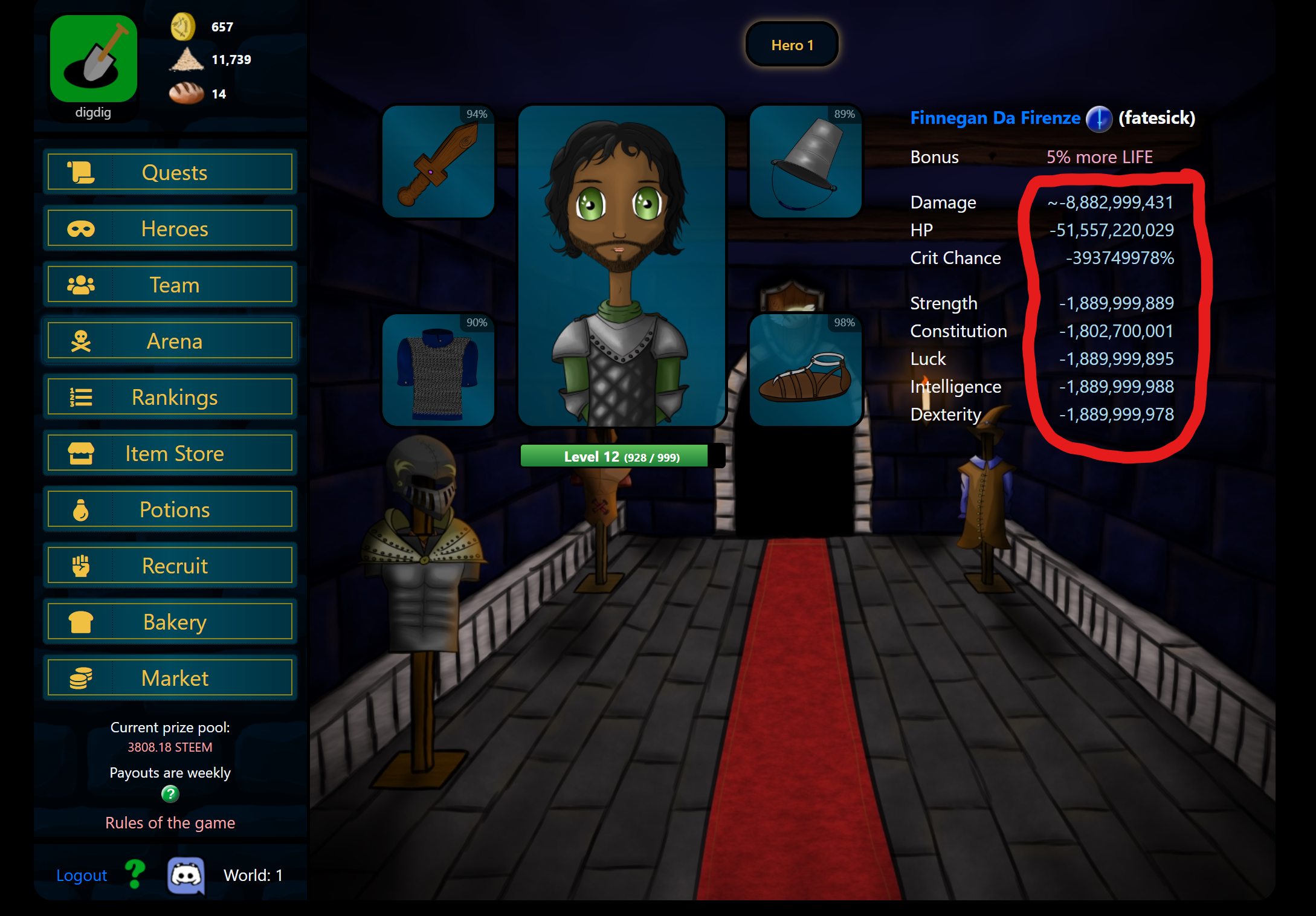Screen dimensions: 1316x916
Task: Show the Rankings list
Action: 170,397
